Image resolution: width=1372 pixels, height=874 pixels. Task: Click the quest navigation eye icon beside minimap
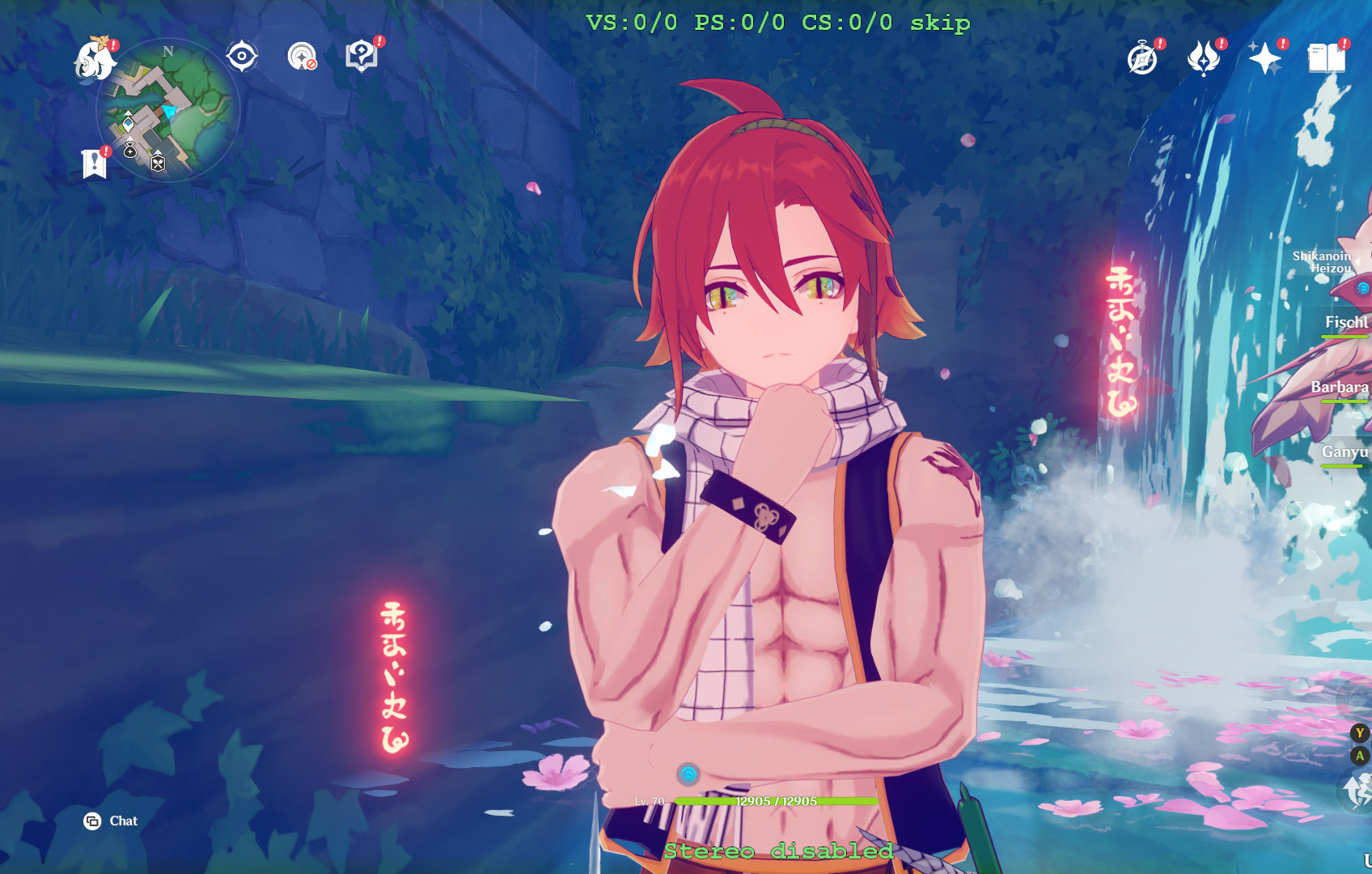click(241, 55)
